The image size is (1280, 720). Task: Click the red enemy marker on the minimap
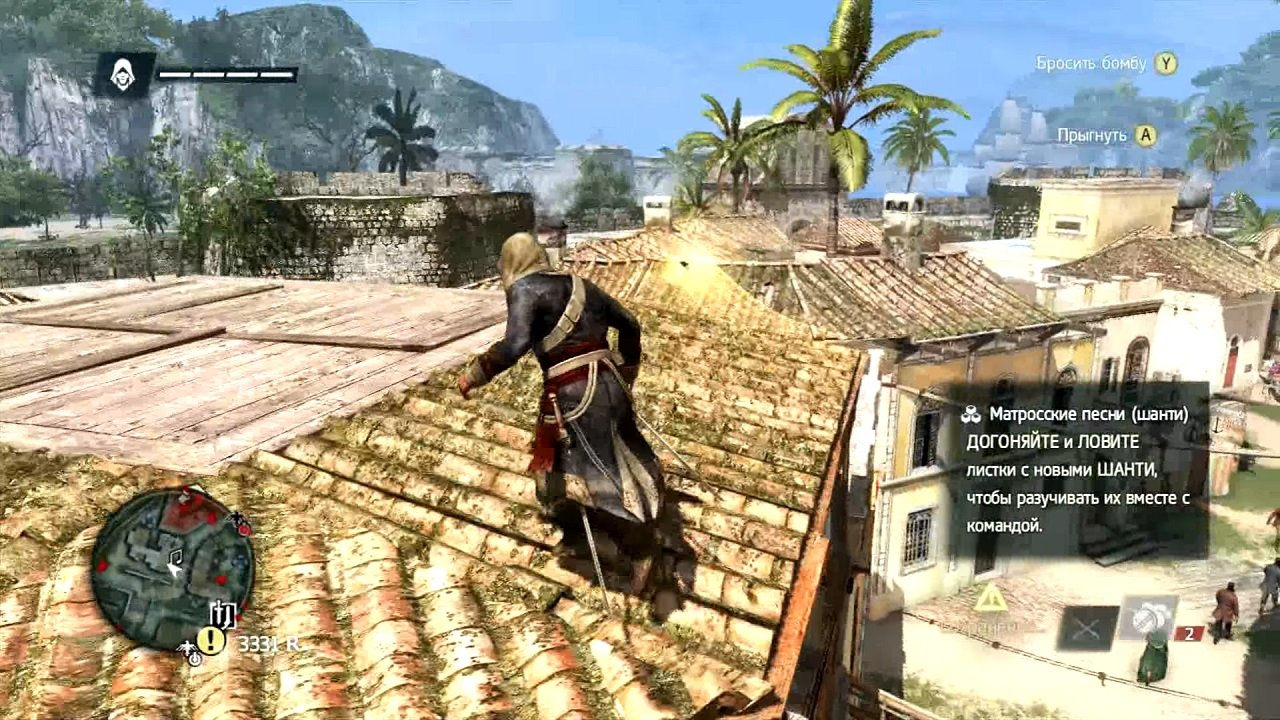[x=214, y=518]
